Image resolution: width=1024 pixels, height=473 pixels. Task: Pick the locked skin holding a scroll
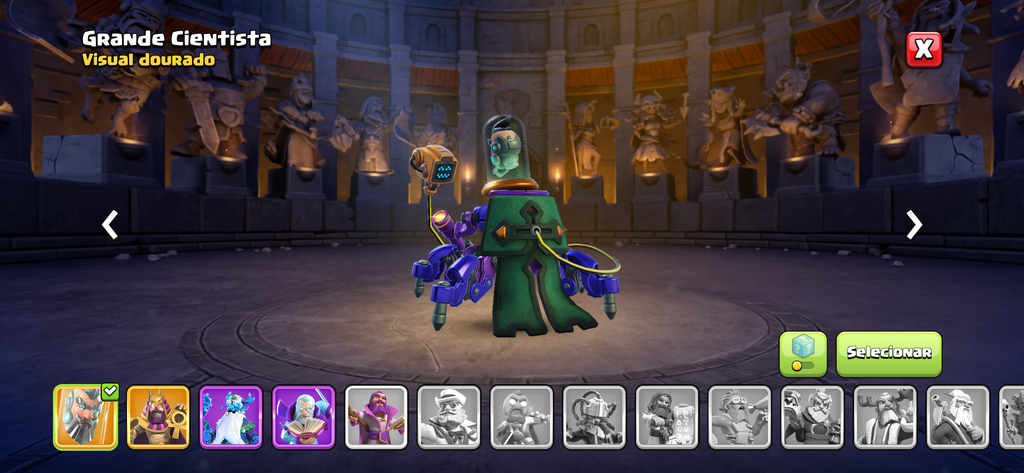point(667,416)
